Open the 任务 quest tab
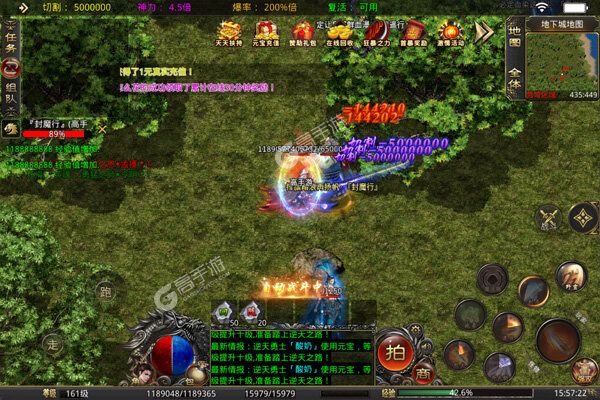Screen dimensions: 600x400 [12, 43]
